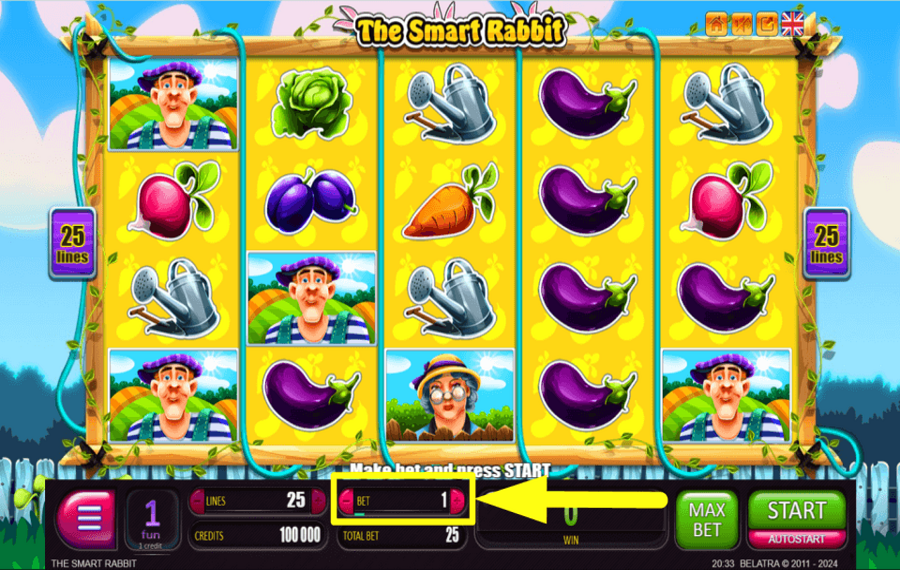This screenshot has height=570, width=900.
Task: Go to the home screen icon
Action: coord(716,23)
